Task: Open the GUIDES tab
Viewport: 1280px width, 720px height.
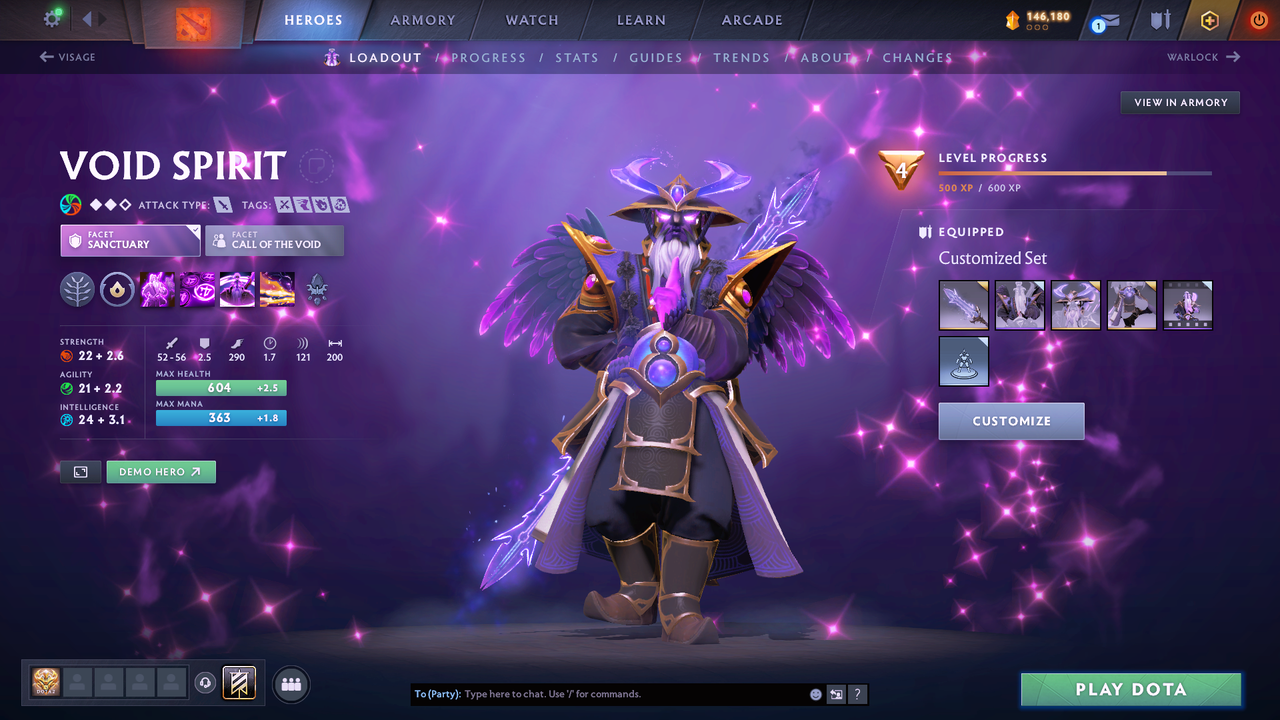Action: 656,58
